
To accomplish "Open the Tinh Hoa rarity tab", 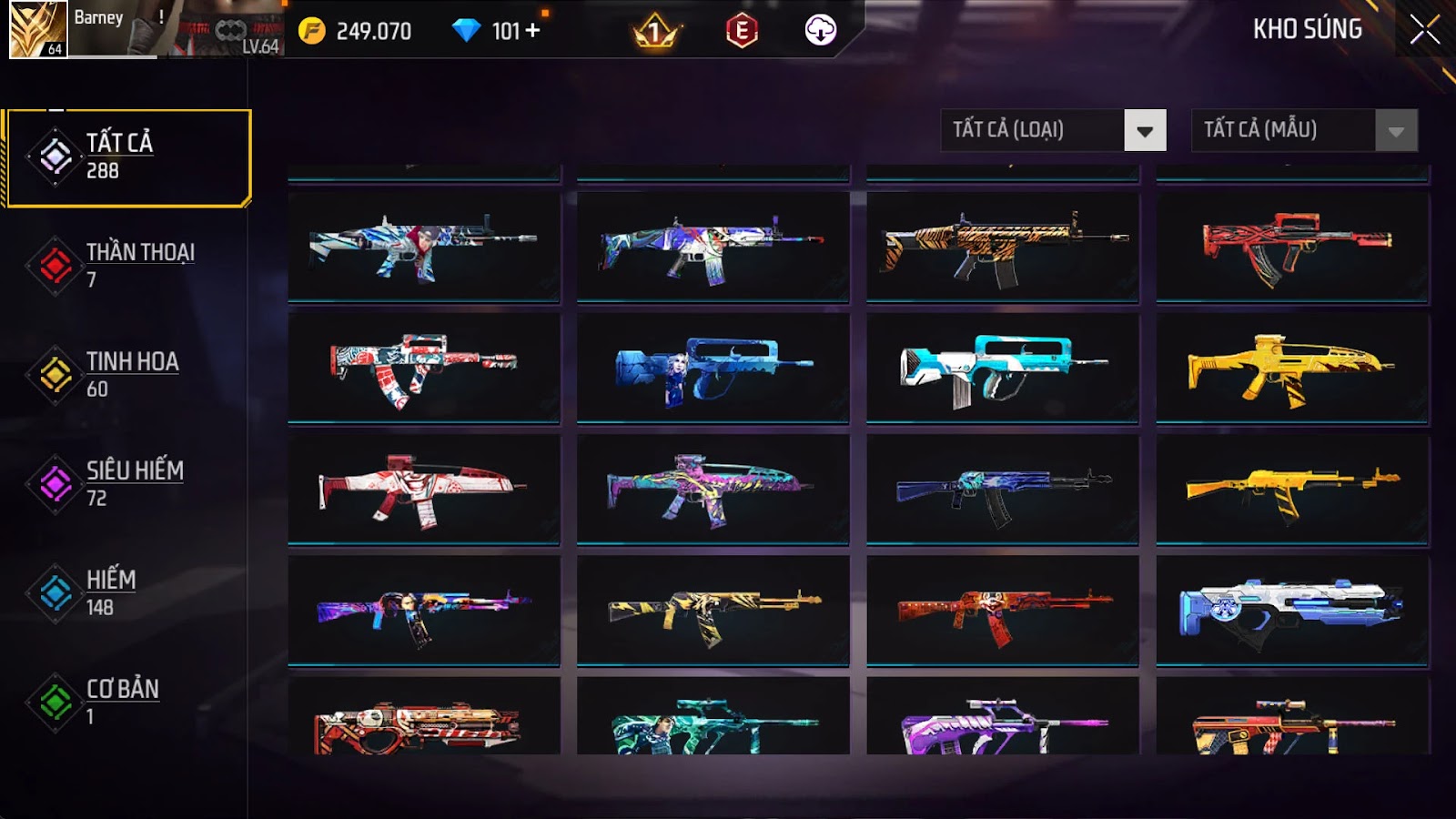I will click(x=127, y=374).
